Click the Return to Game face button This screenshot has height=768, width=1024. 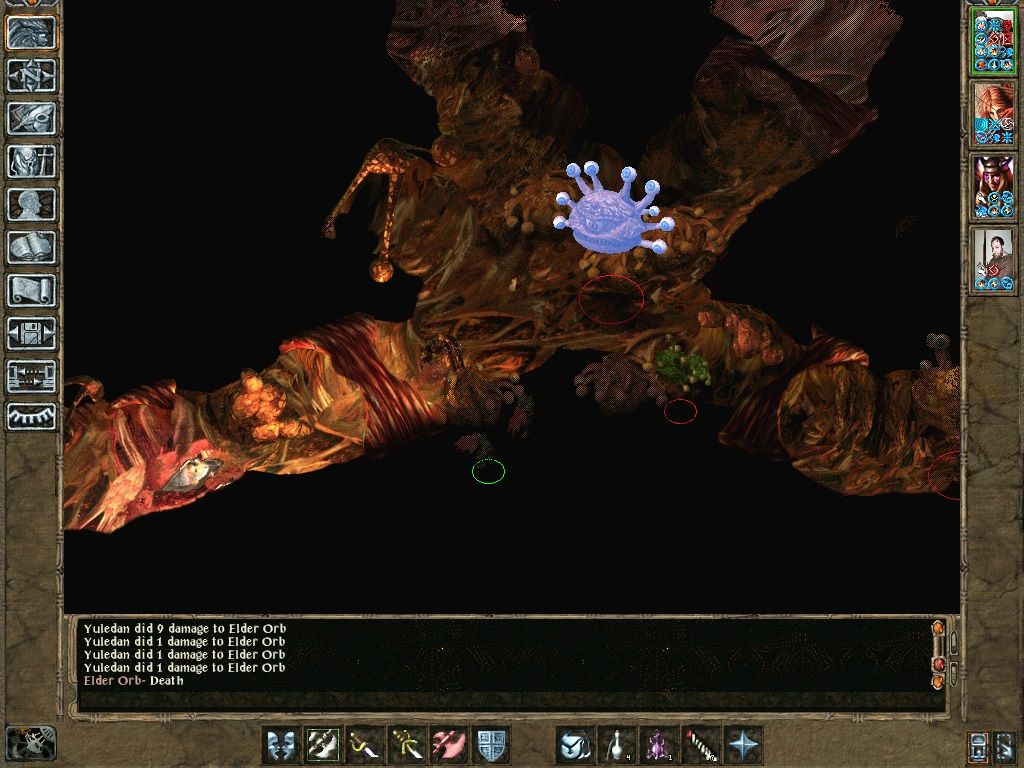coord(31,33)
